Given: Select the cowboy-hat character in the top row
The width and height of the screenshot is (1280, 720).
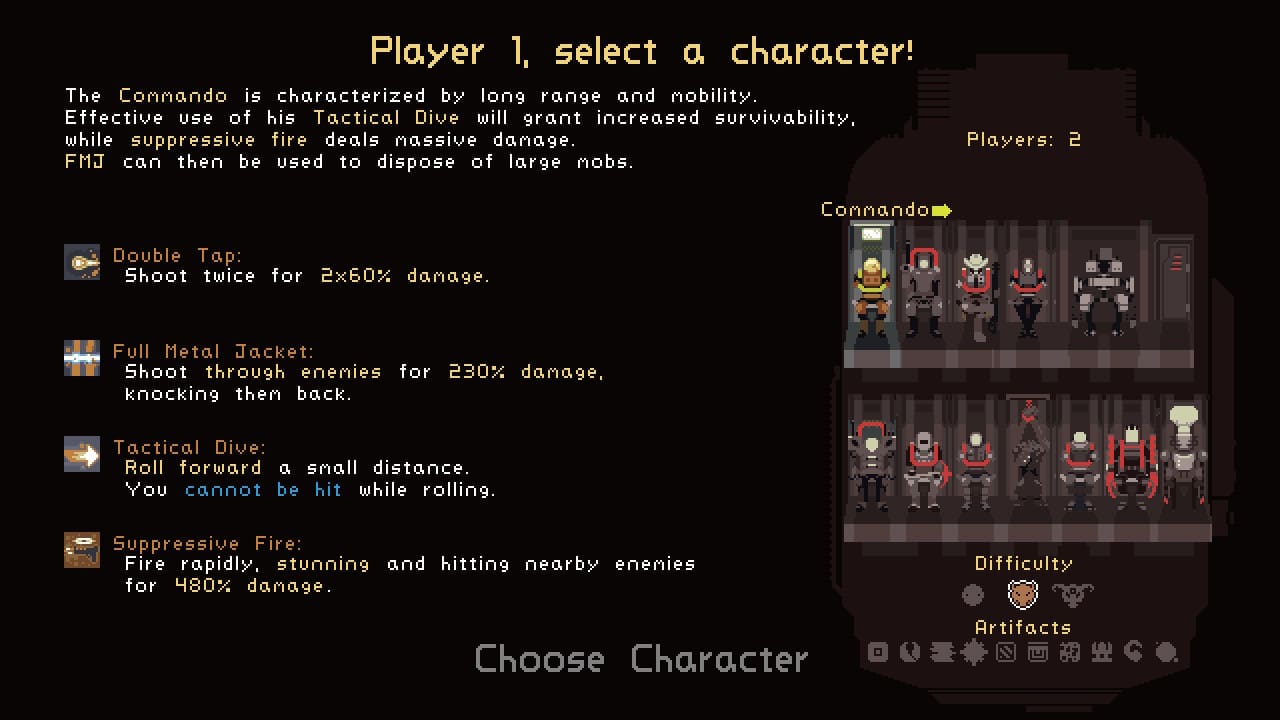Looking at the screenshot, I should [975, 280].
